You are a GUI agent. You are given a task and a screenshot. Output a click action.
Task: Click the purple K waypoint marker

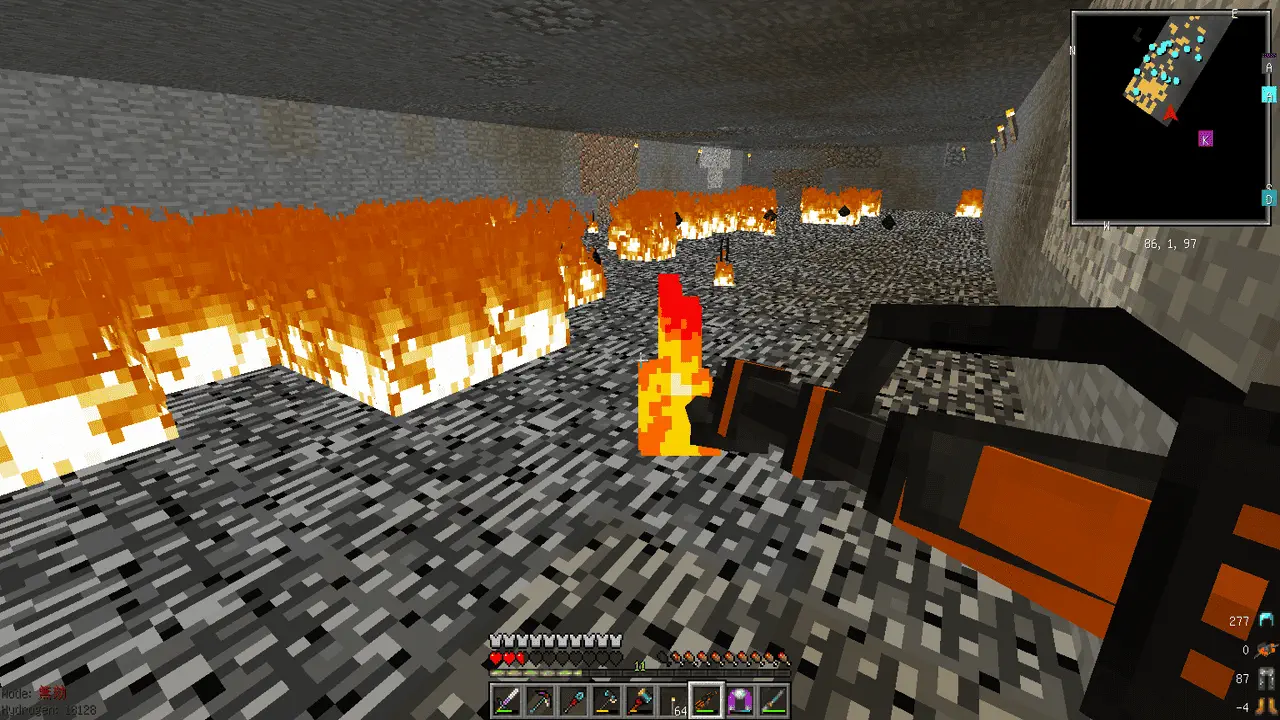tap(1205, 139)
